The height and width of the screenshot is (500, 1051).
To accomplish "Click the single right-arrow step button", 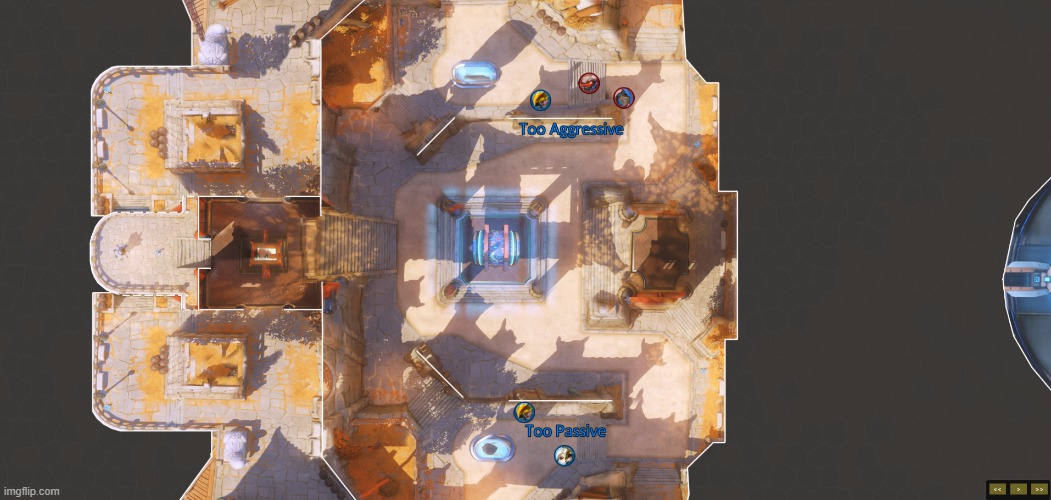I will (x=1018, y=489).
